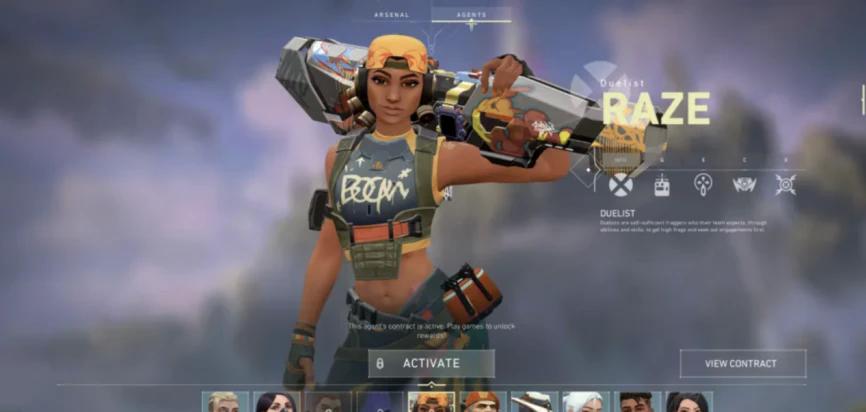This screenshot has width=866, height=412.
Task: Click the Activate contract button
Action: 431,363
